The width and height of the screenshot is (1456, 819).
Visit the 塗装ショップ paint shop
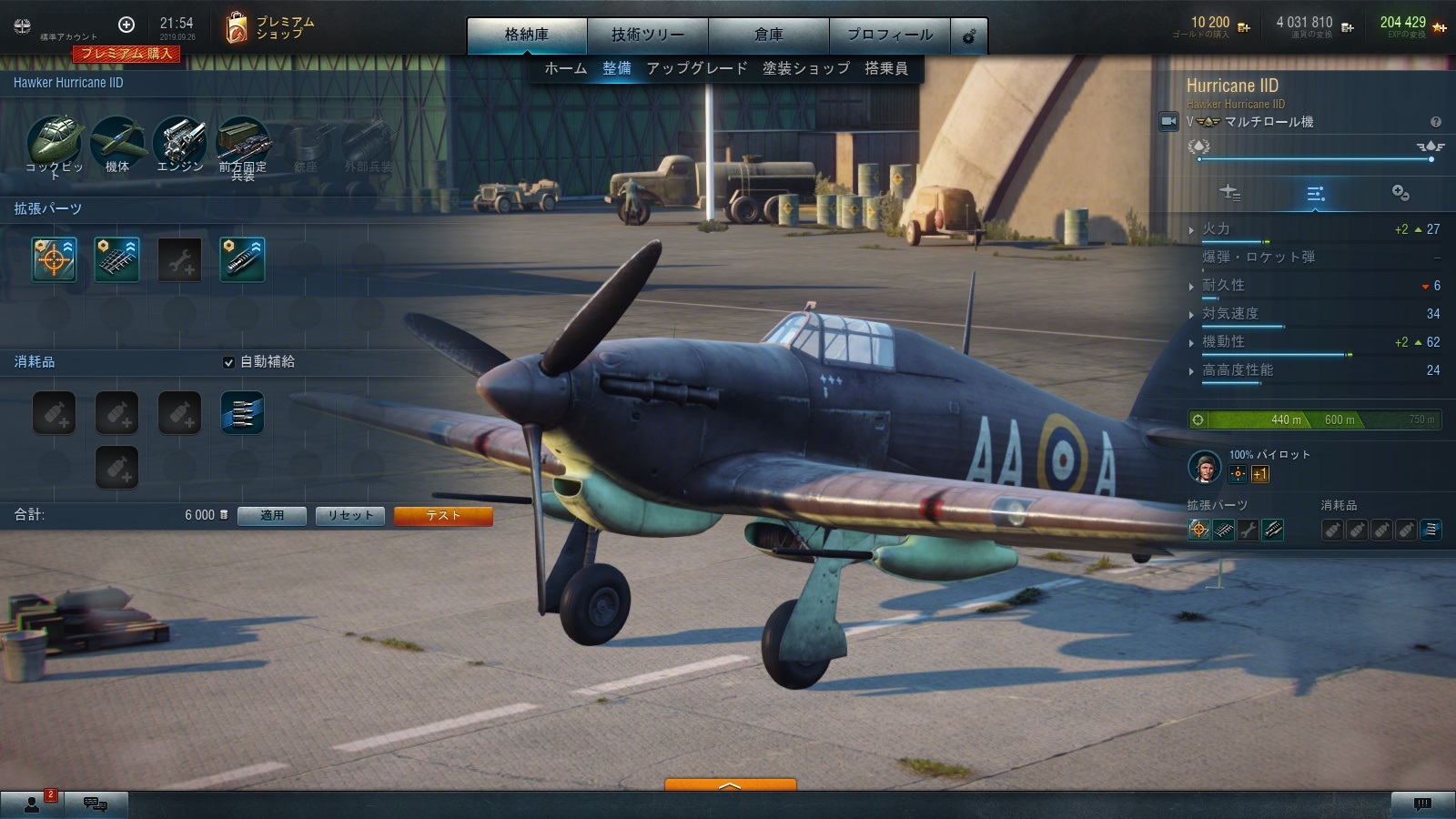[805, 68]
